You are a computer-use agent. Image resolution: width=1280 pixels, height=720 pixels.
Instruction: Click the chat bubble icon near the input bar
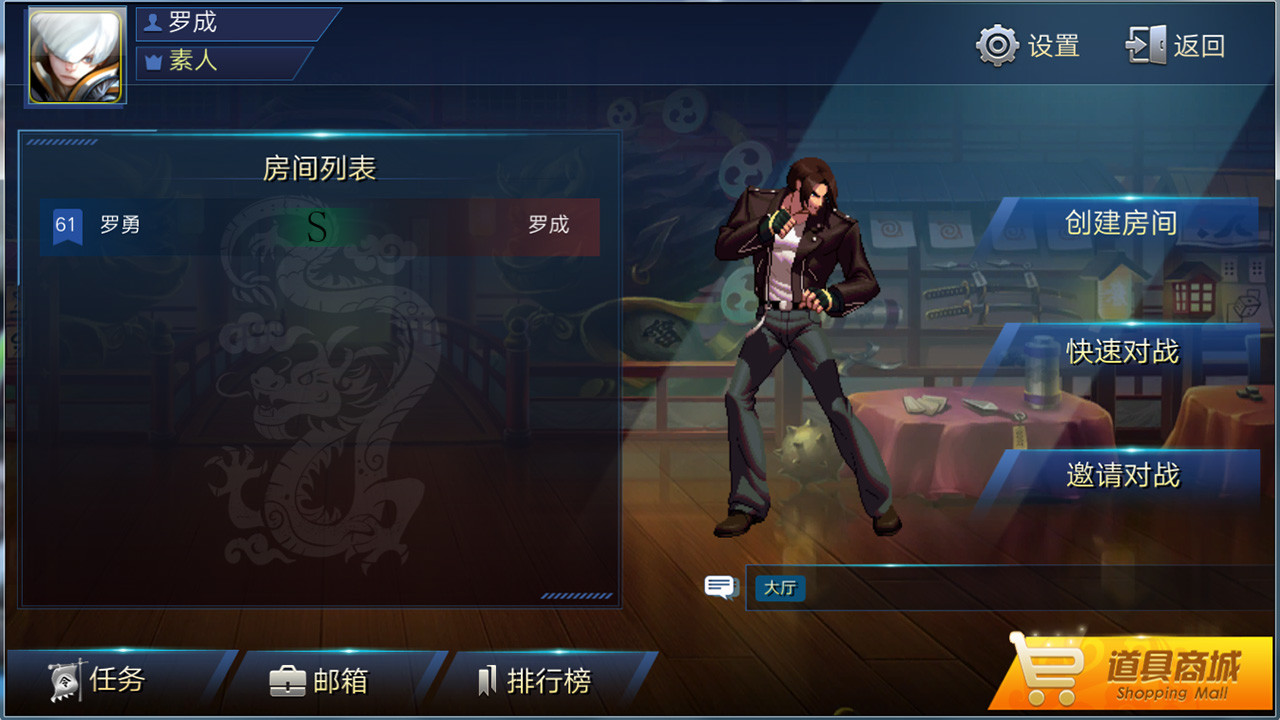[719, 588]
